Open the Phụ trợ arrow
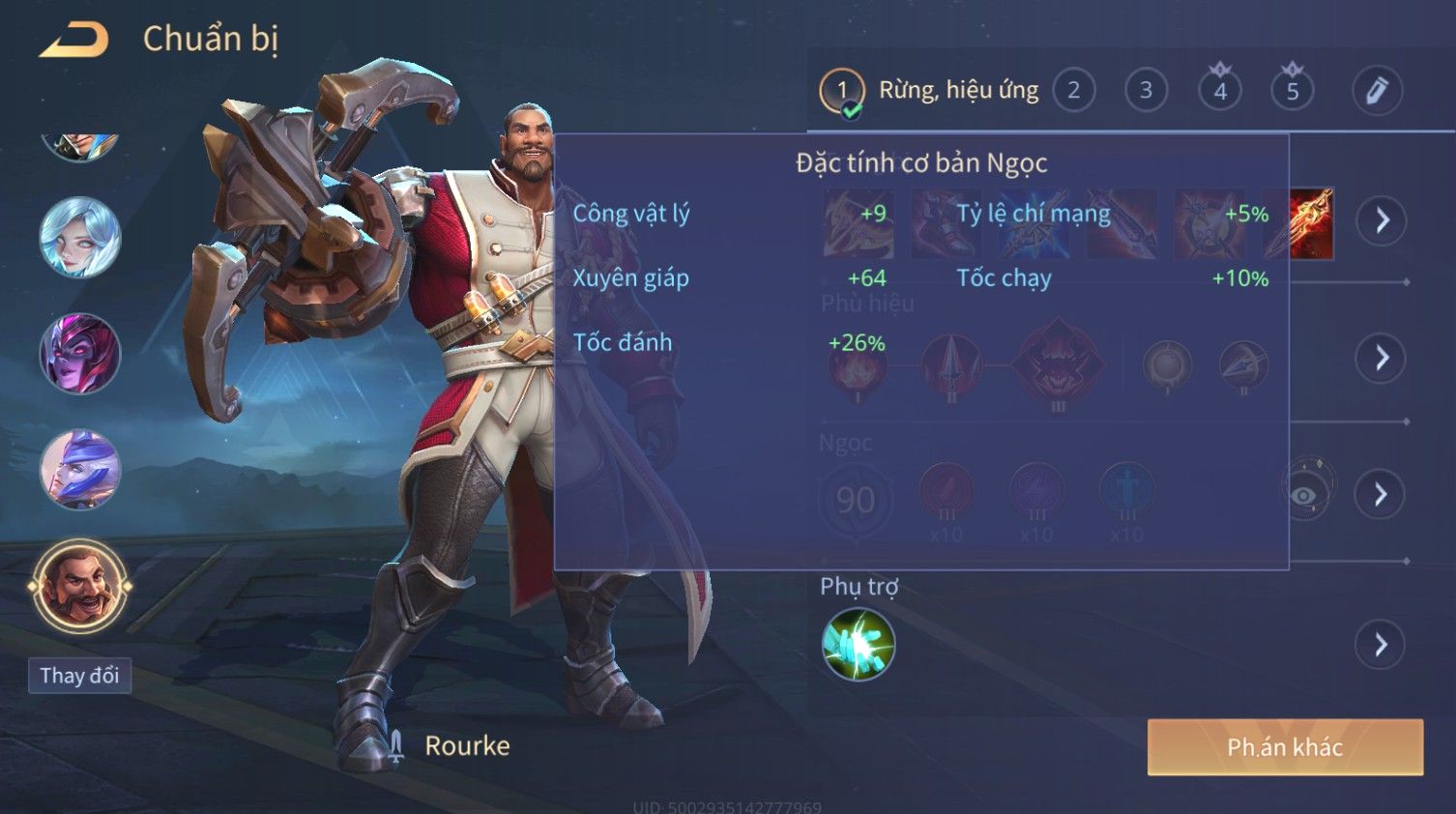This screenshot has height=814, width=1456. tap(1382, 644)
